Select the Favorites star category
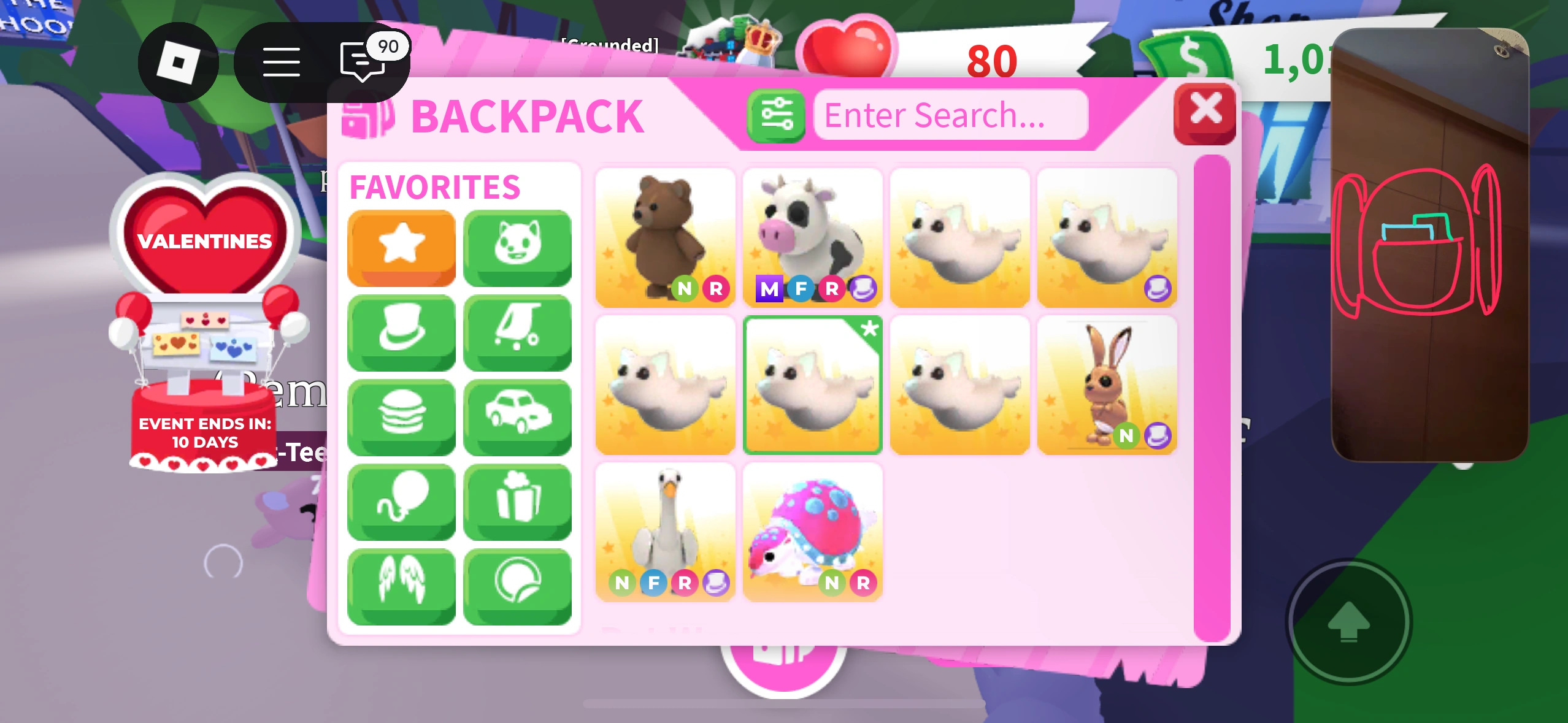The height and width of the screenshot is (723, 1568). [x=401, y=248]
